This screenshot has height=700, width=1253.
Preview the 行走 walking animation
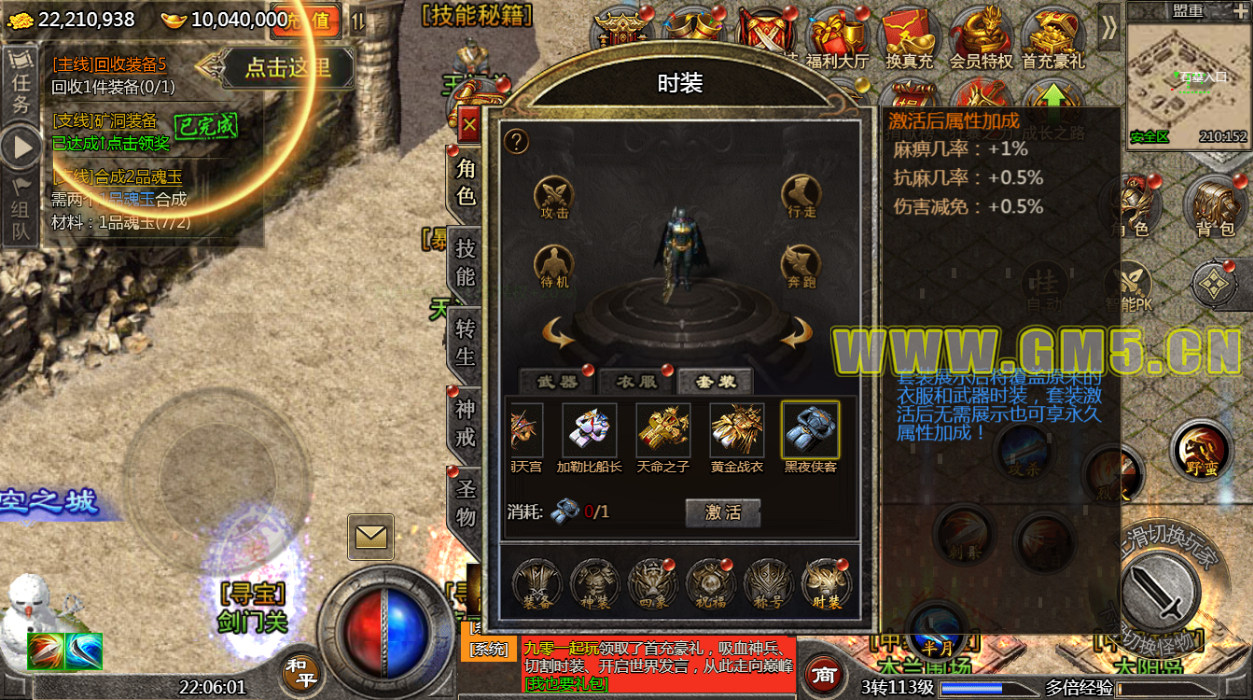pyautogui.click(x=802, y=196)
